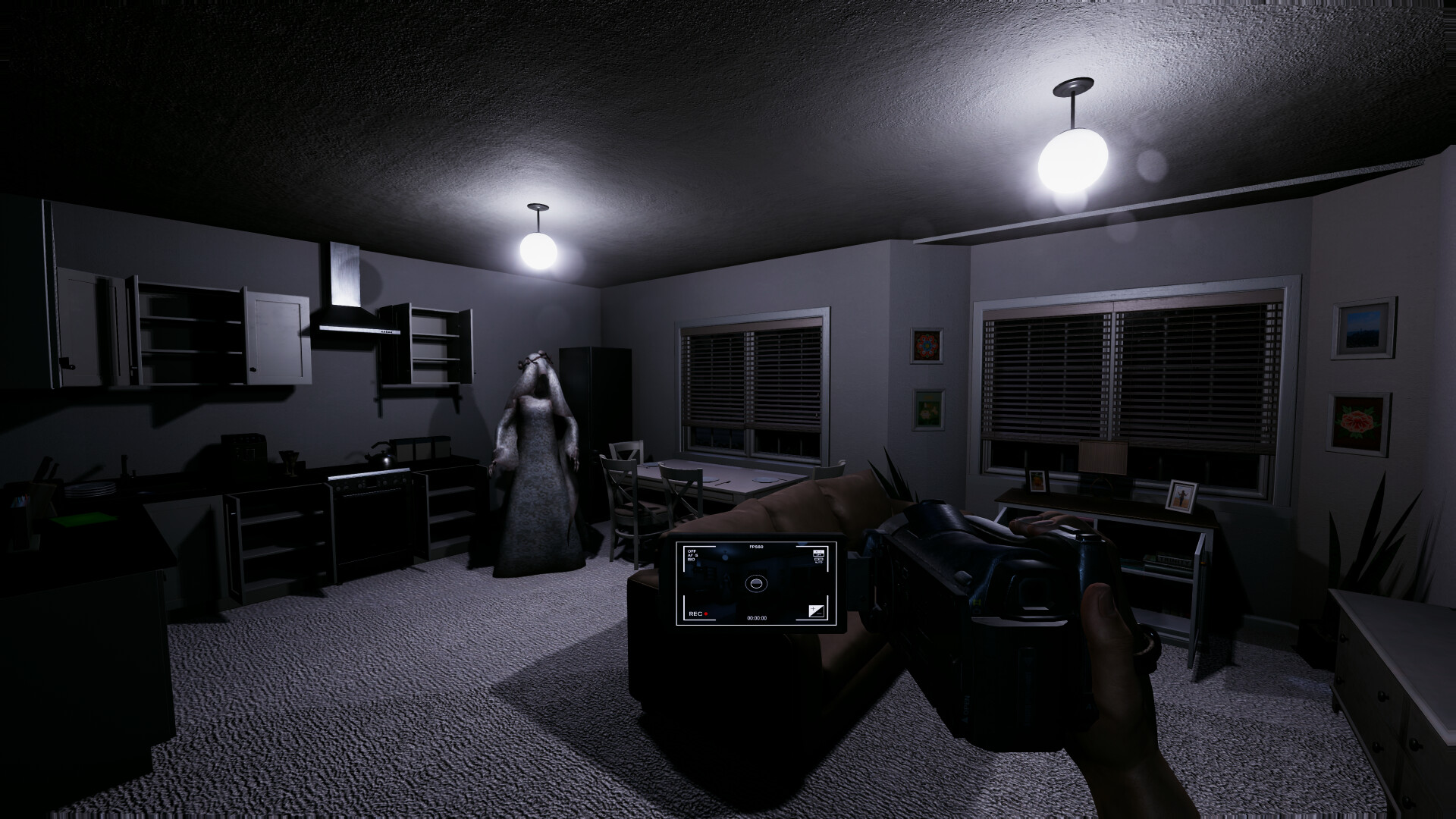
Task: Click the AUTO label under the battery icon
Action: 820,562
